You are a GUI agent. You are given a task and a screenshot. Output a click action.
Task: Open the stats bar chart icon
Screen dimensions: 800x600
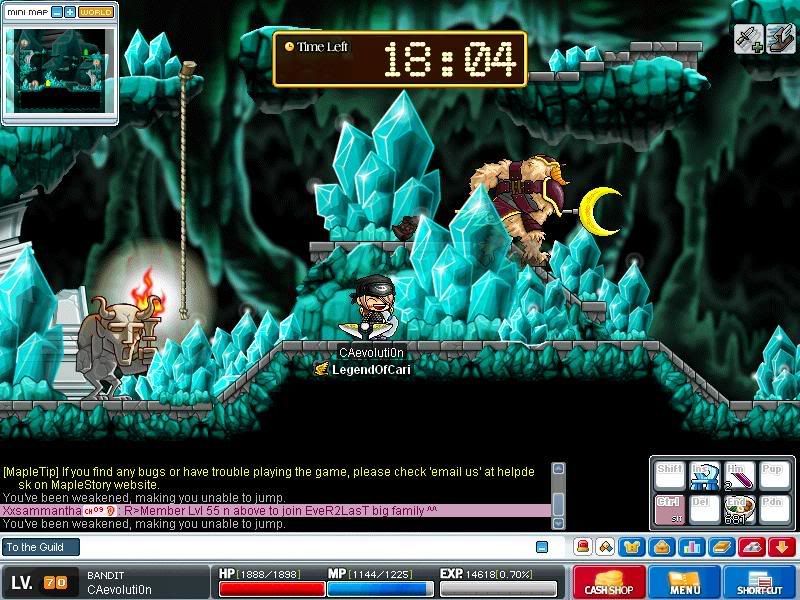click(691, 547)
